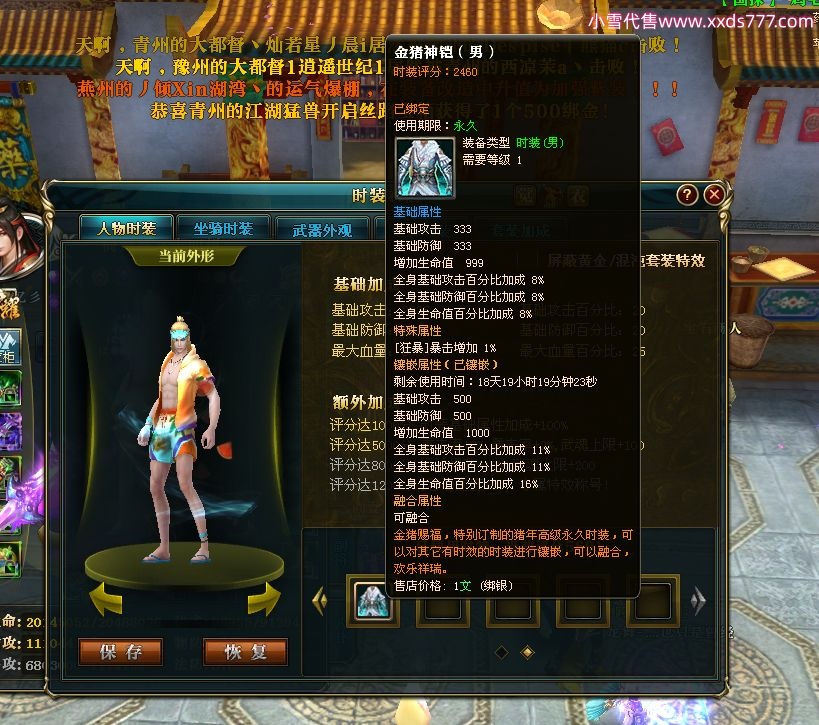Go to the previous fashion slot page
The height and width of the screenshot is (725, 819).
click(x=320, y=600)
